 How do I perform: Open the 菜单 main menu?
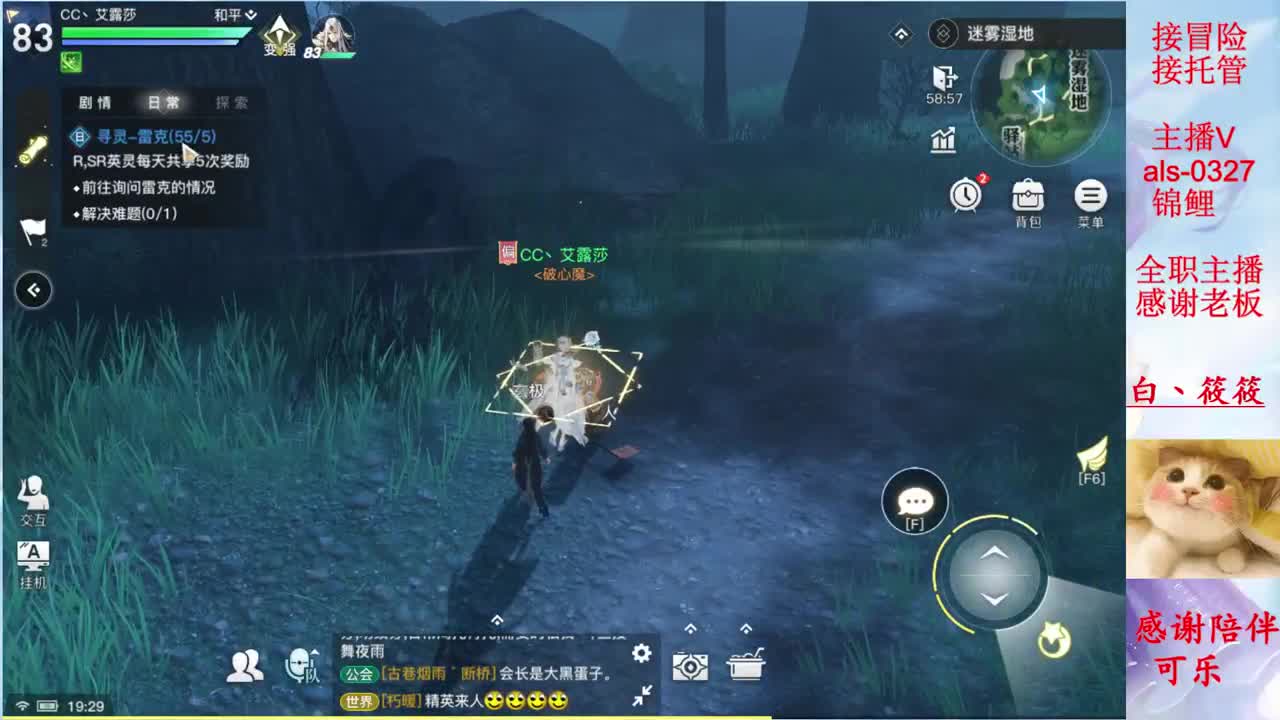(x=1090, y=196)
